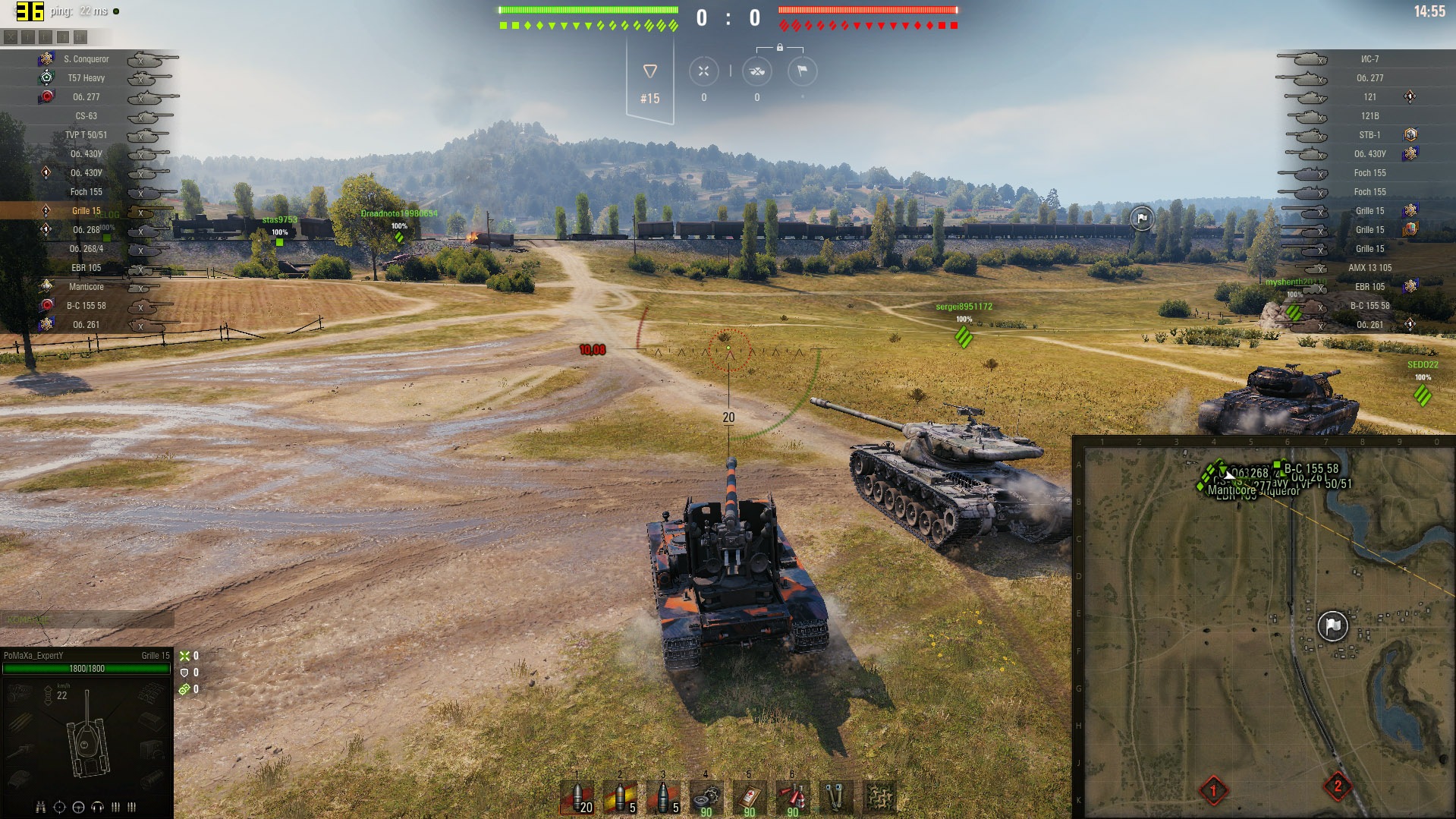The image size is (1456, 819).
Task: Click the binocular telescope equipment icon
Action: click(x=835, y=798)
